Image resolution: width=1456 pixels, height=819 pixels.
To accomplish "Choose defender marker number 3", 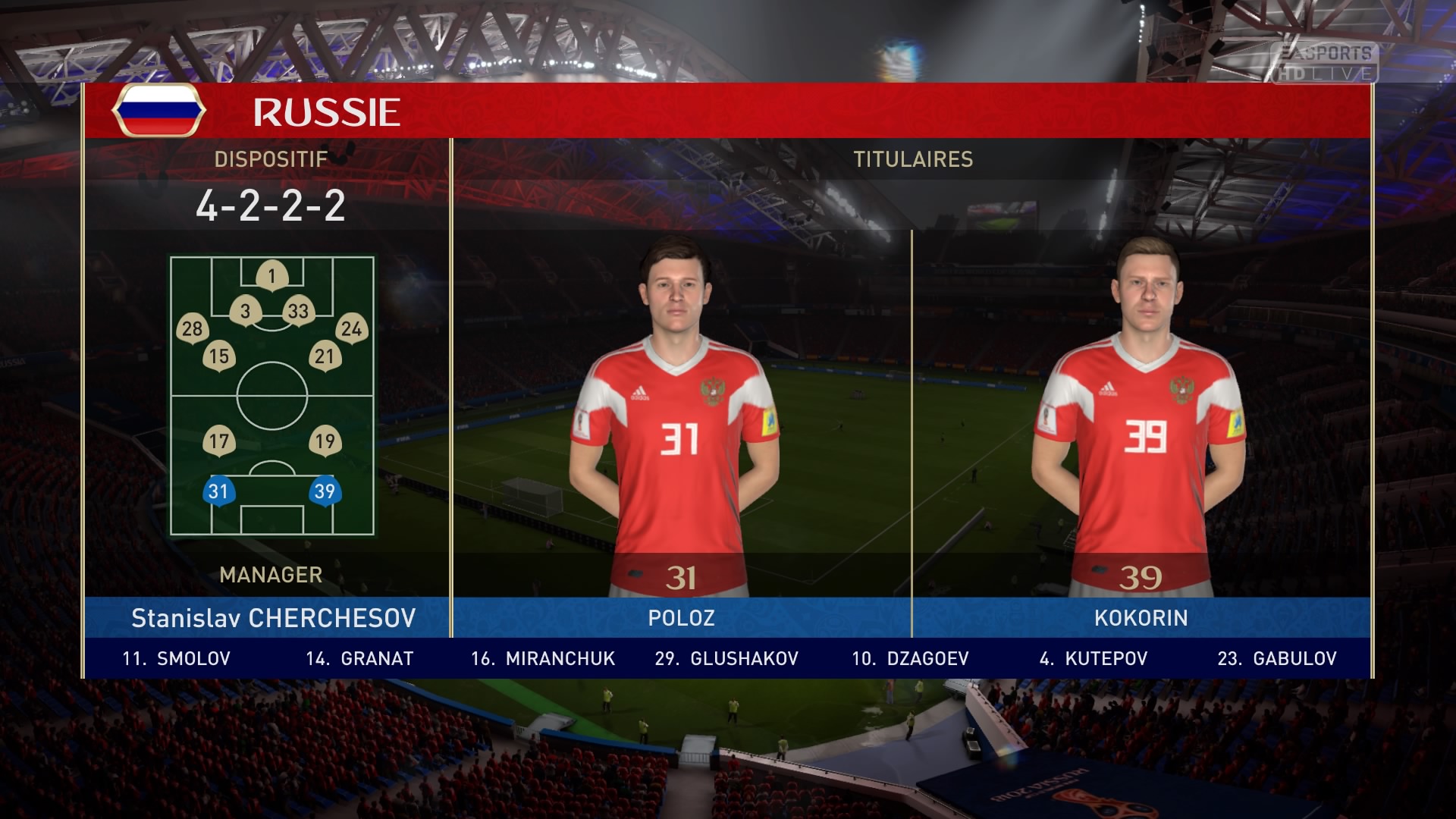I will 245,311.
